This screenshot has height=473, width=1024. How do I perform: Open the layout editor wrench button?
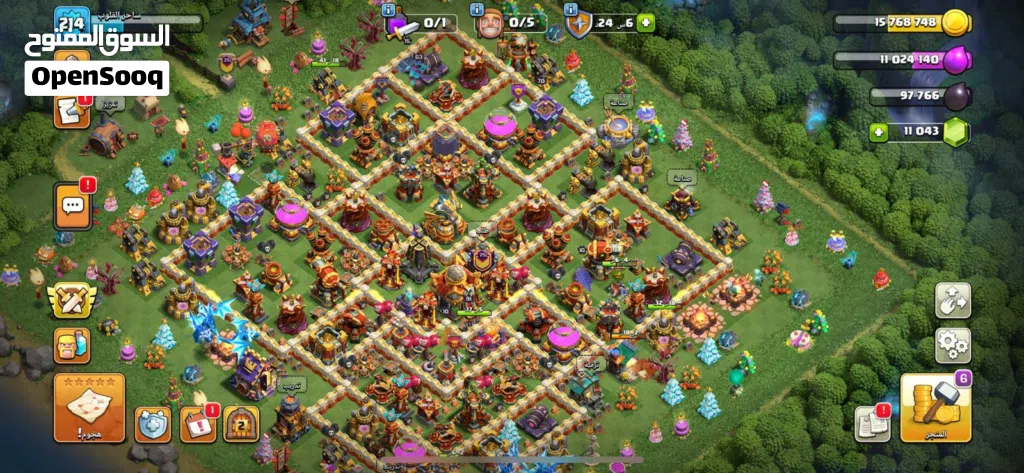[x=953, y=301]
